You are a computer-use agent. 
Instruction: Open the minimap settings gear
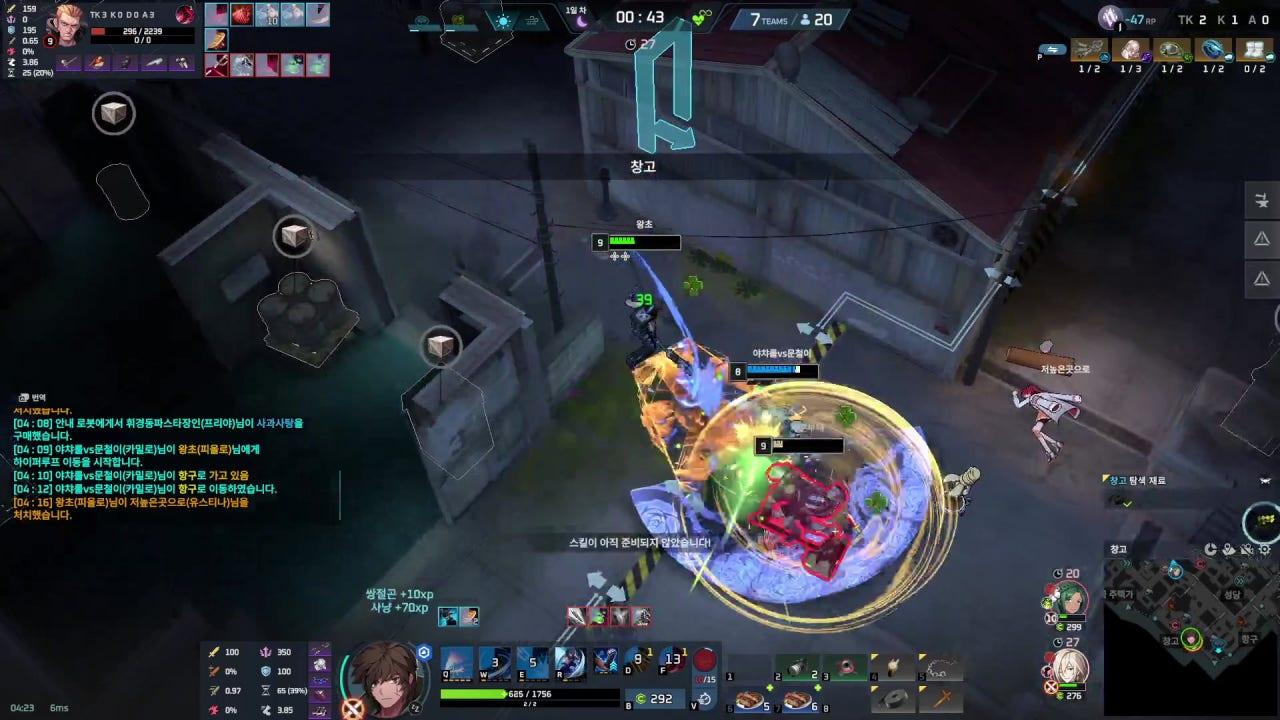1265,549
